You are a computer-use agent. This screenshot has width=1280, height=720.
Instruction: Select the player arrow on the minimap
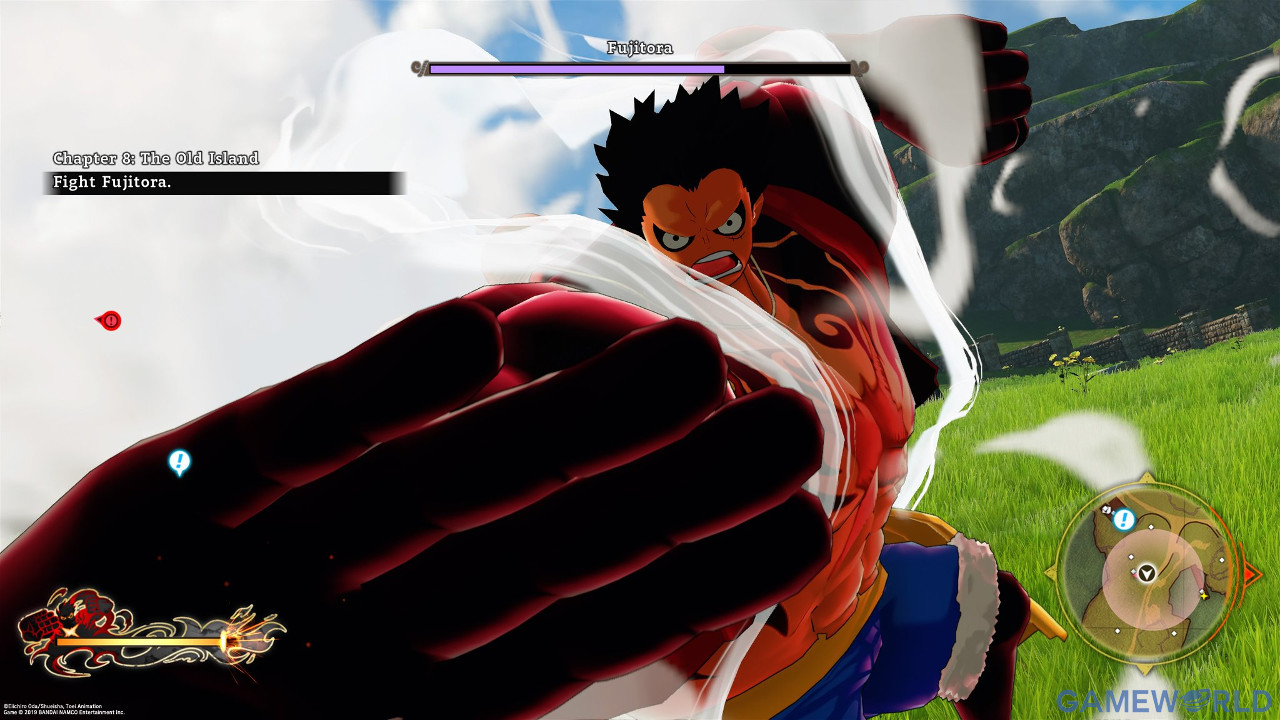(1147, 573)
